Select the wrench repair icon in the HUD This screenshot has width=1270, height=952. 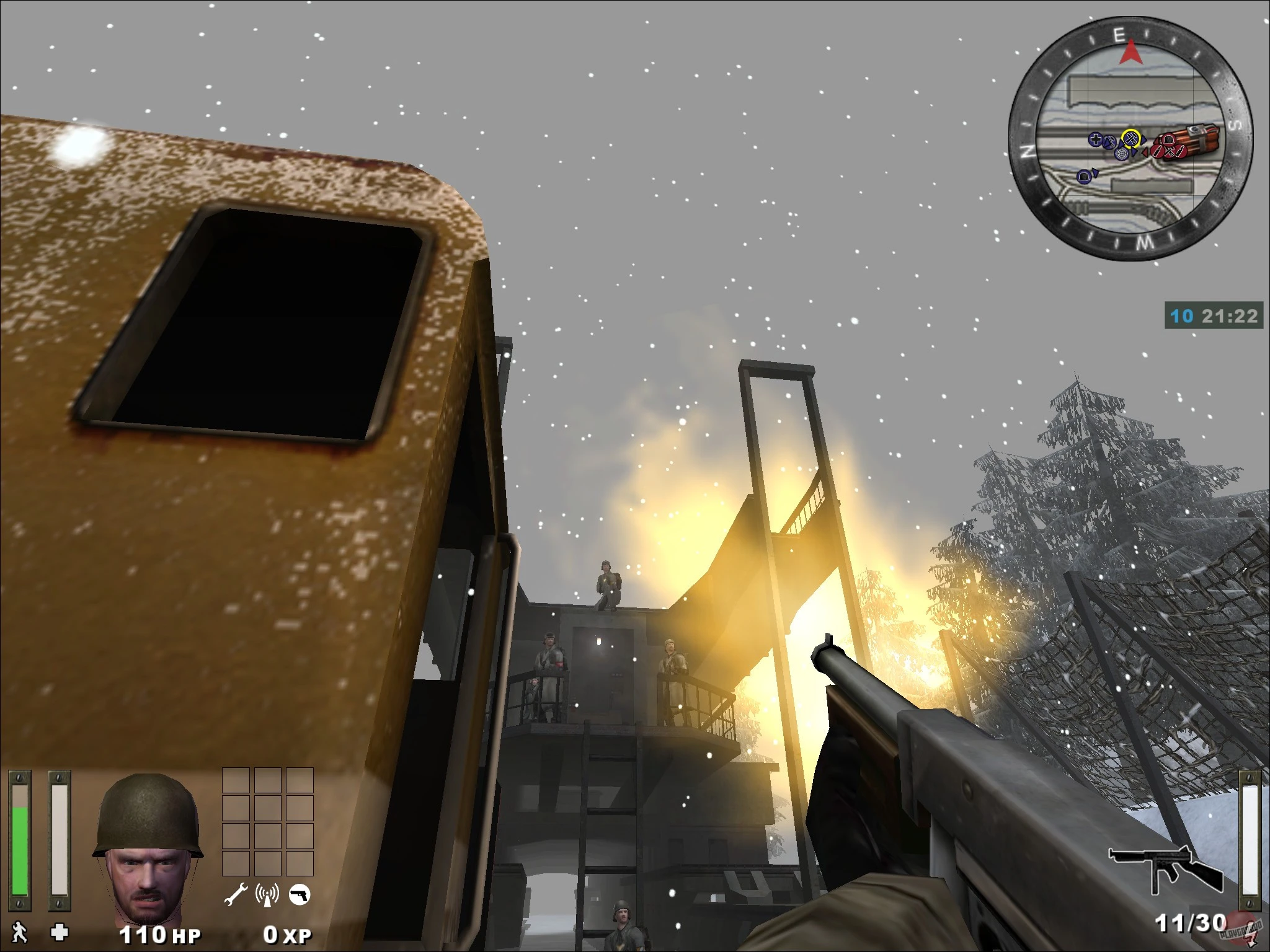tap(237, 894)
